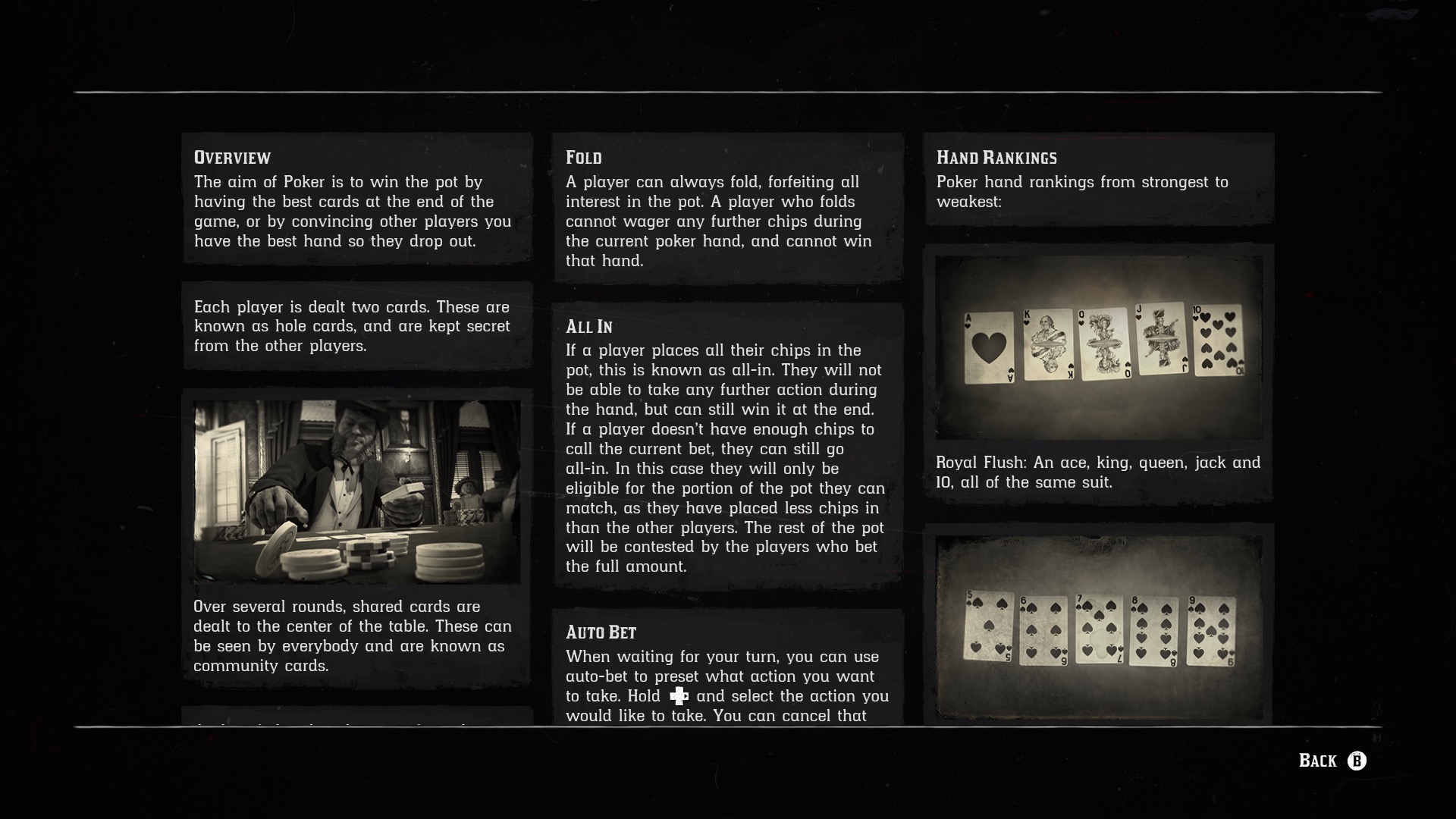Click the poker dealer illustration
Viewport: 1456px width, 819px height.
[357, 491]
